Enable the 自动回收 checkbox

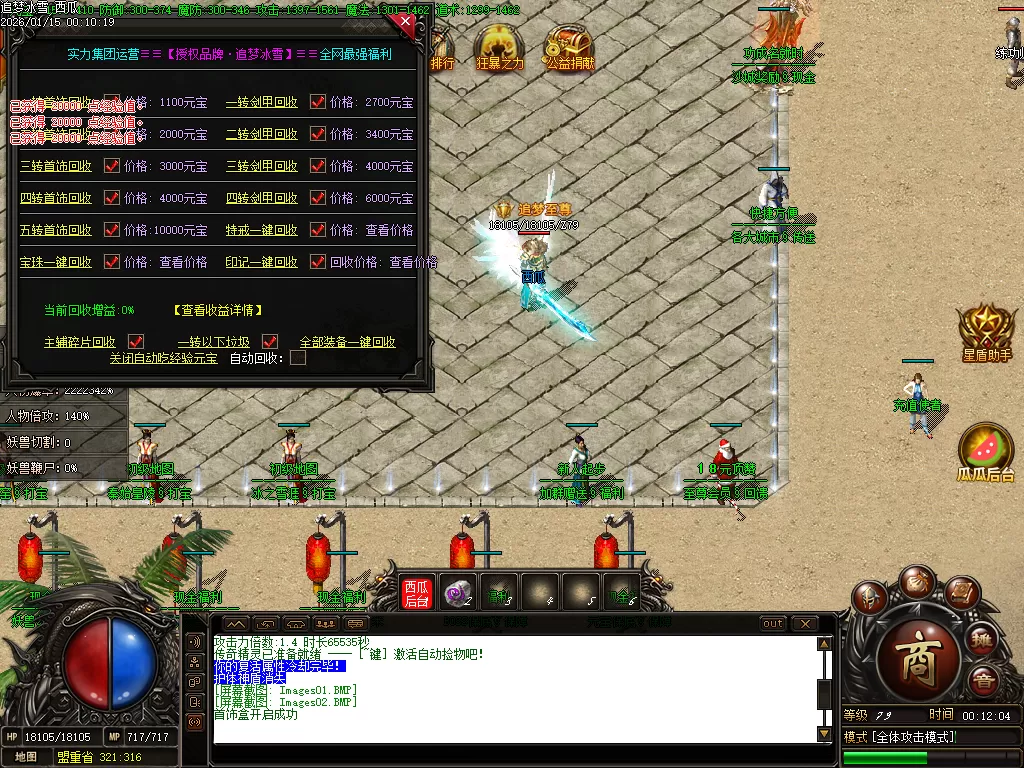pos(298,358)
